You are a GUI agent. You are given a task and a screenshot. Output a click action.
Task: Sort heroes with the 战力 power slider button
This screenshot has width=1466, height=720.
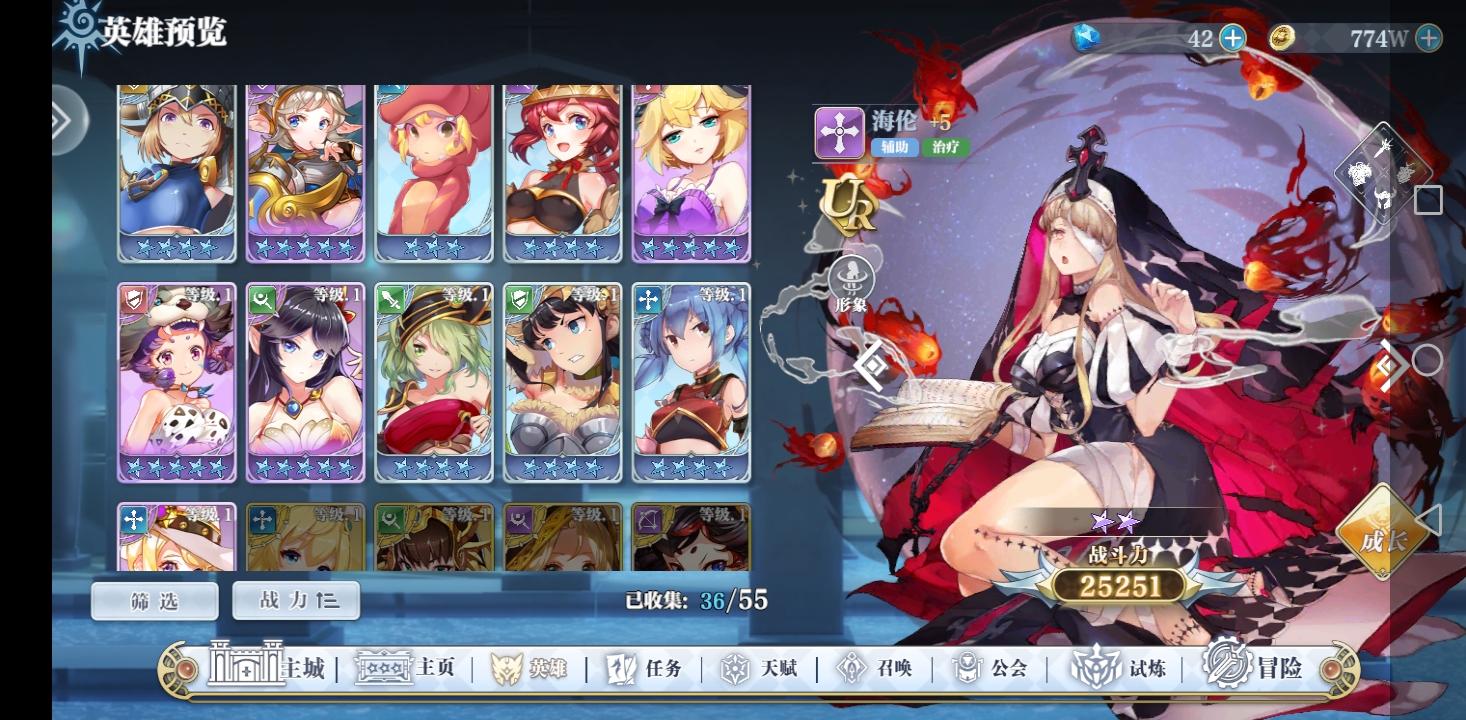click(x=296, y=600)
